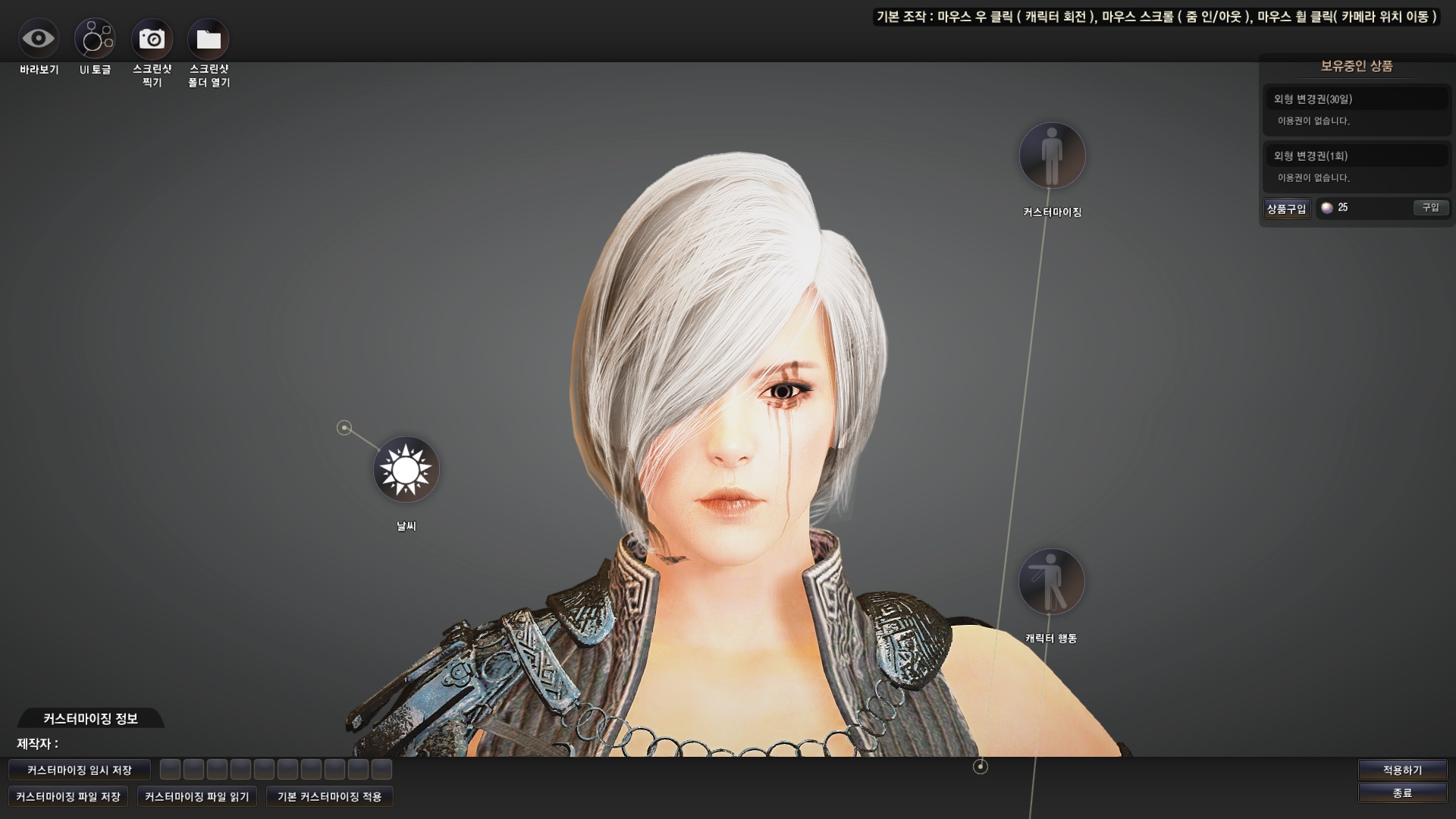Select the 외형 변경권(30일) entry

coord(1356,99)
